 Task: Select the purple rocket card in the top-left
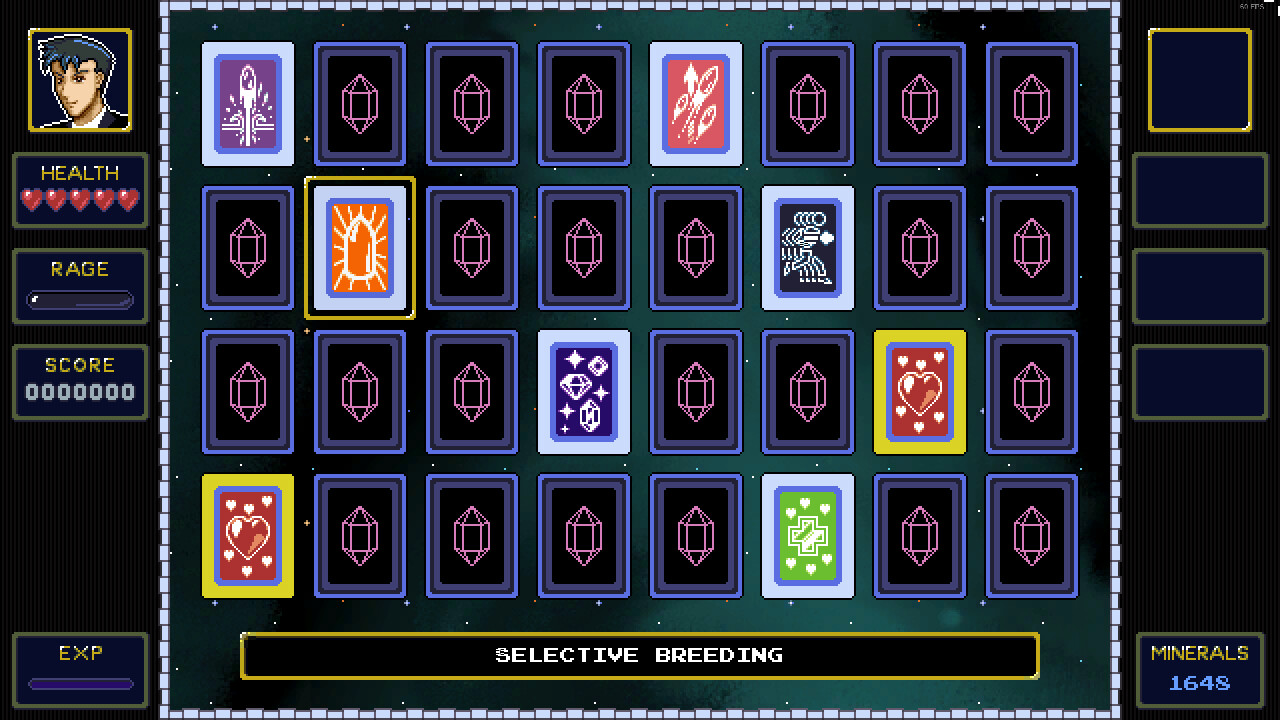247,103
